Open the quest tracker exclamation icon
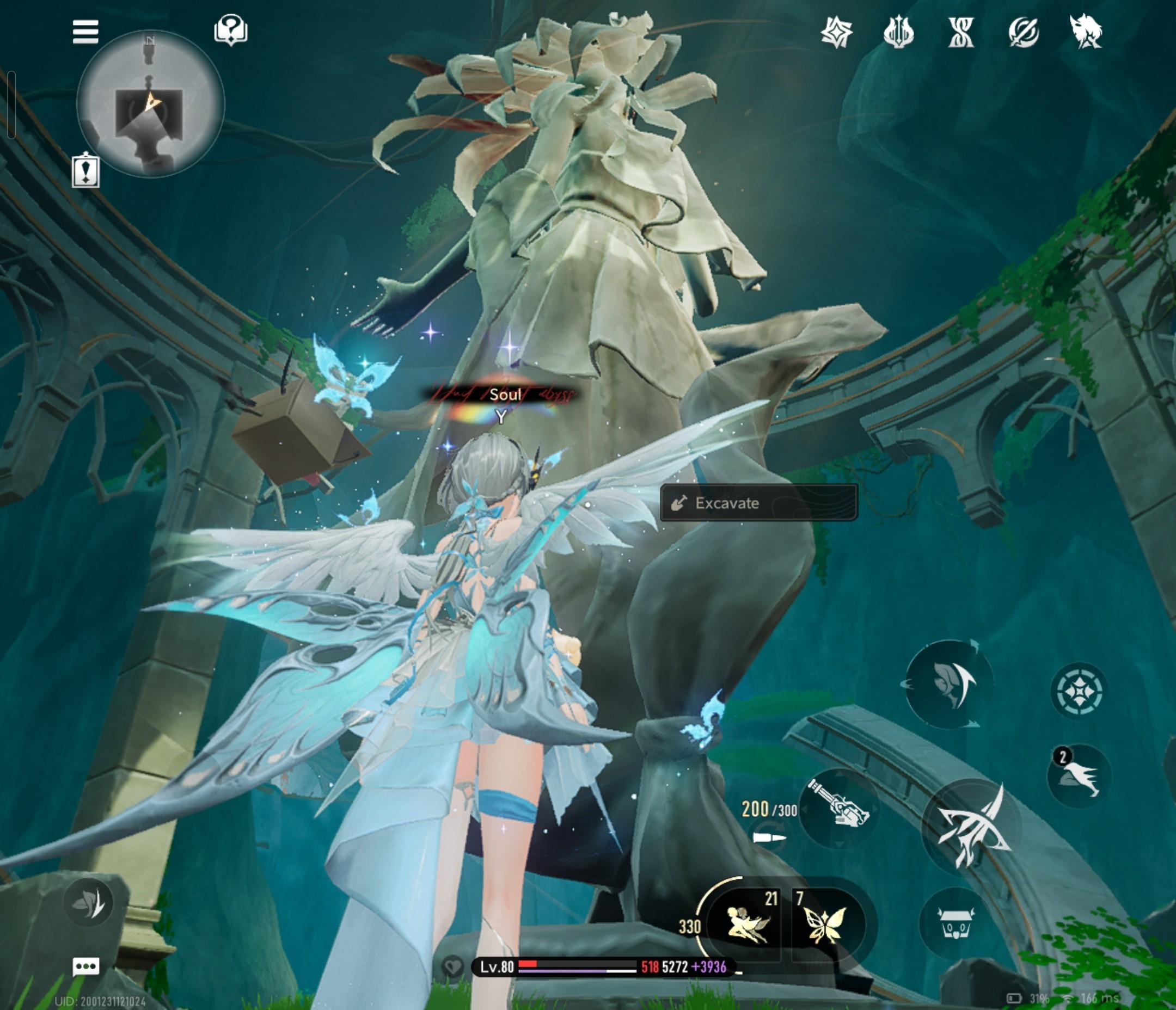1176x1010 pixels. [85, 171]
